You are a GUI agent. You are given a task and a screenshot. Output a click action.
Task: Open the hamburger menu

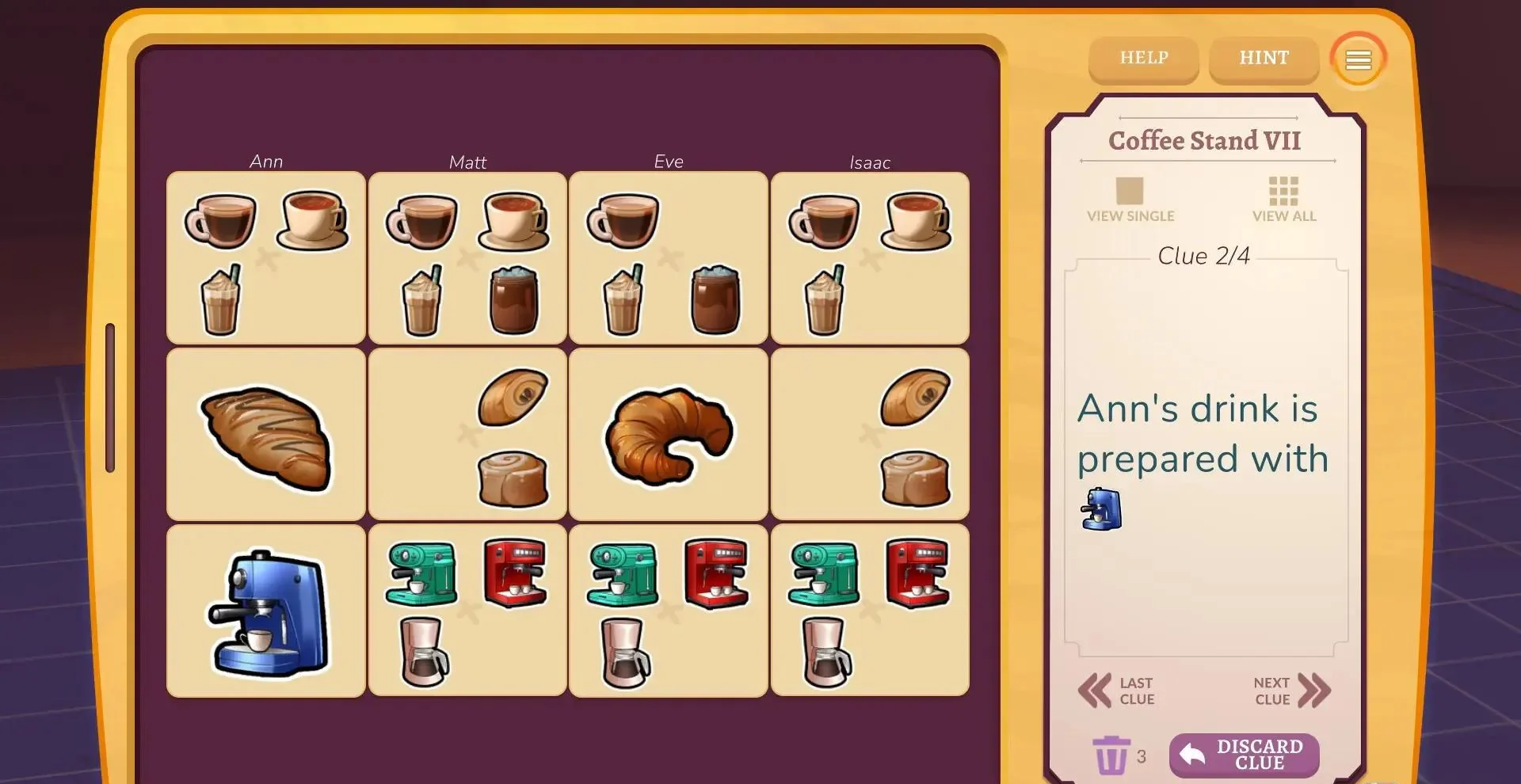(x=1358, y=60)
